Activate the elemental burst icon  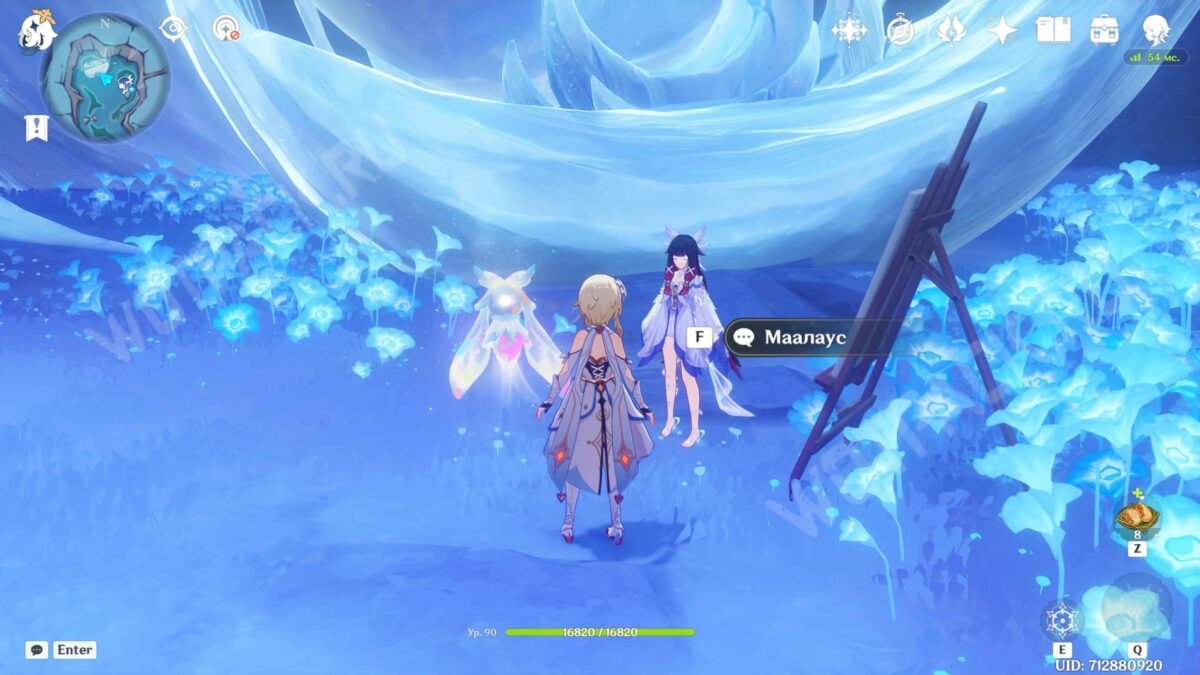pyautogui.click(x=1137, y=610)
